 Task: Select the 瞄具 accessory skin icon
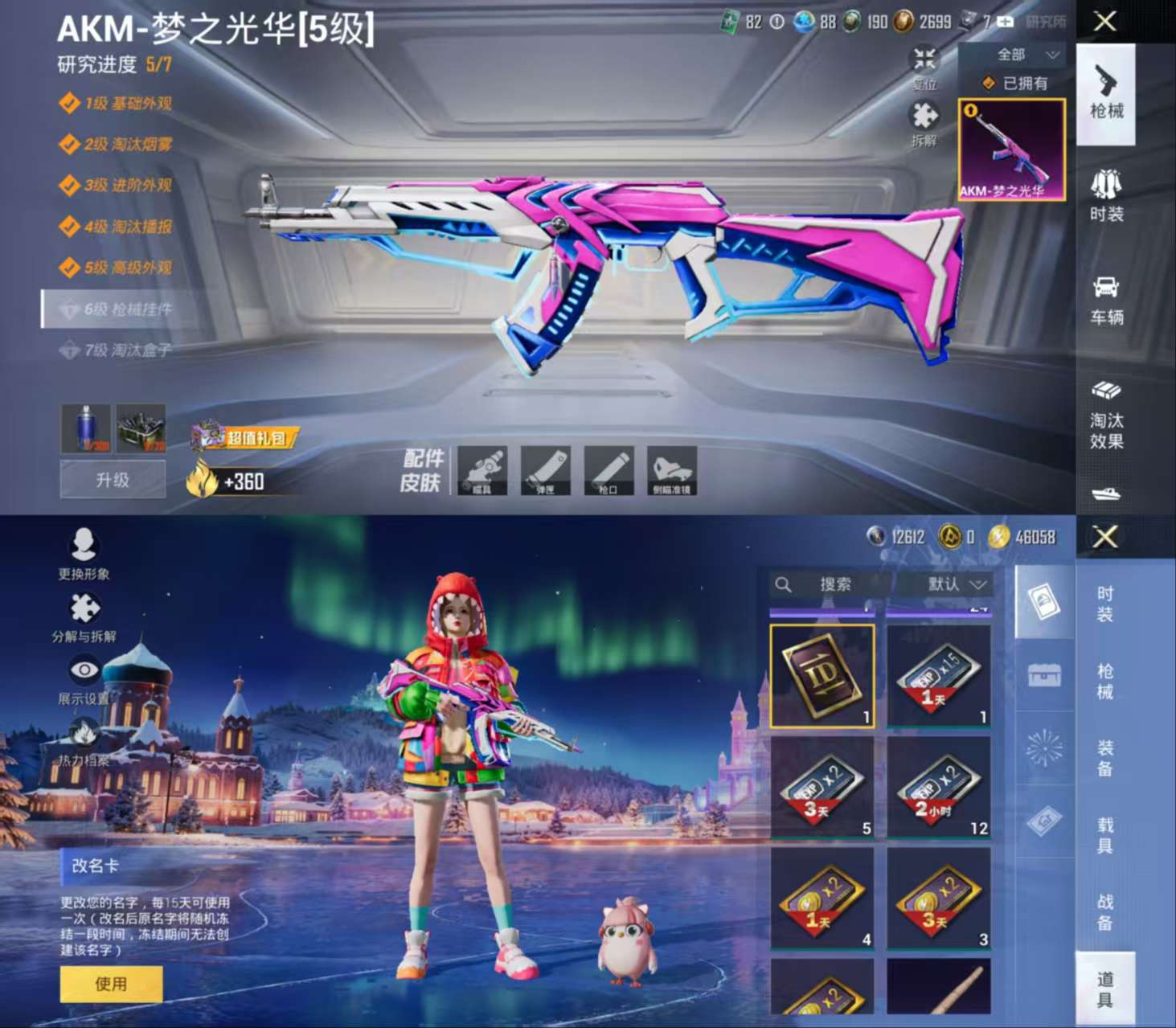(x=481, y=472)
